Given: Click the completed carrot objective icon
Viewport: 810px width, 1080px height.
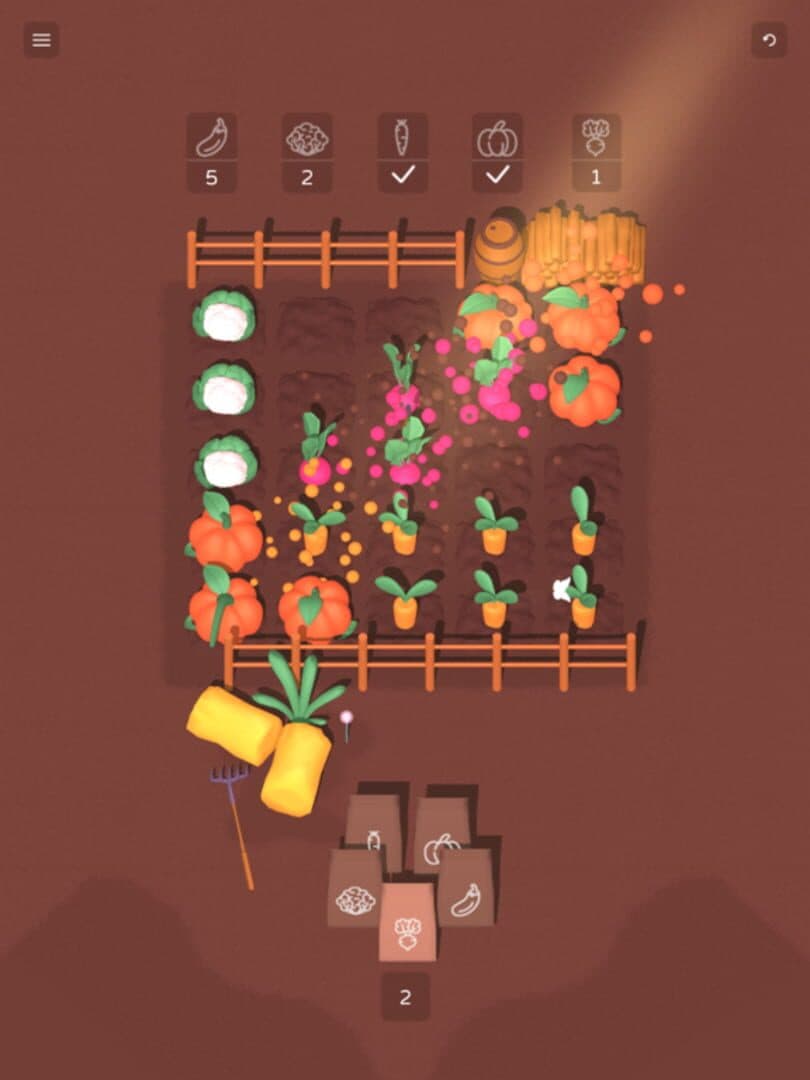Looking at the screenshot, I should point(402,137).
